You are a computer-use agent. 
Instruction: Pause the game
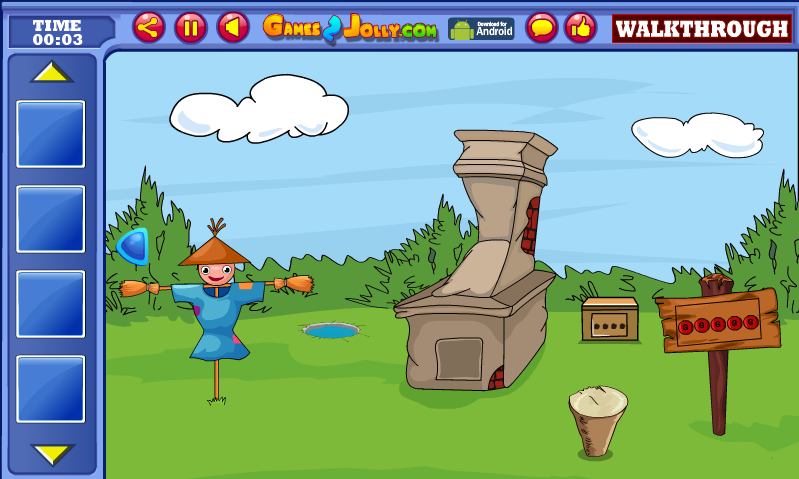pyautogui.click(x=191, y=27)
